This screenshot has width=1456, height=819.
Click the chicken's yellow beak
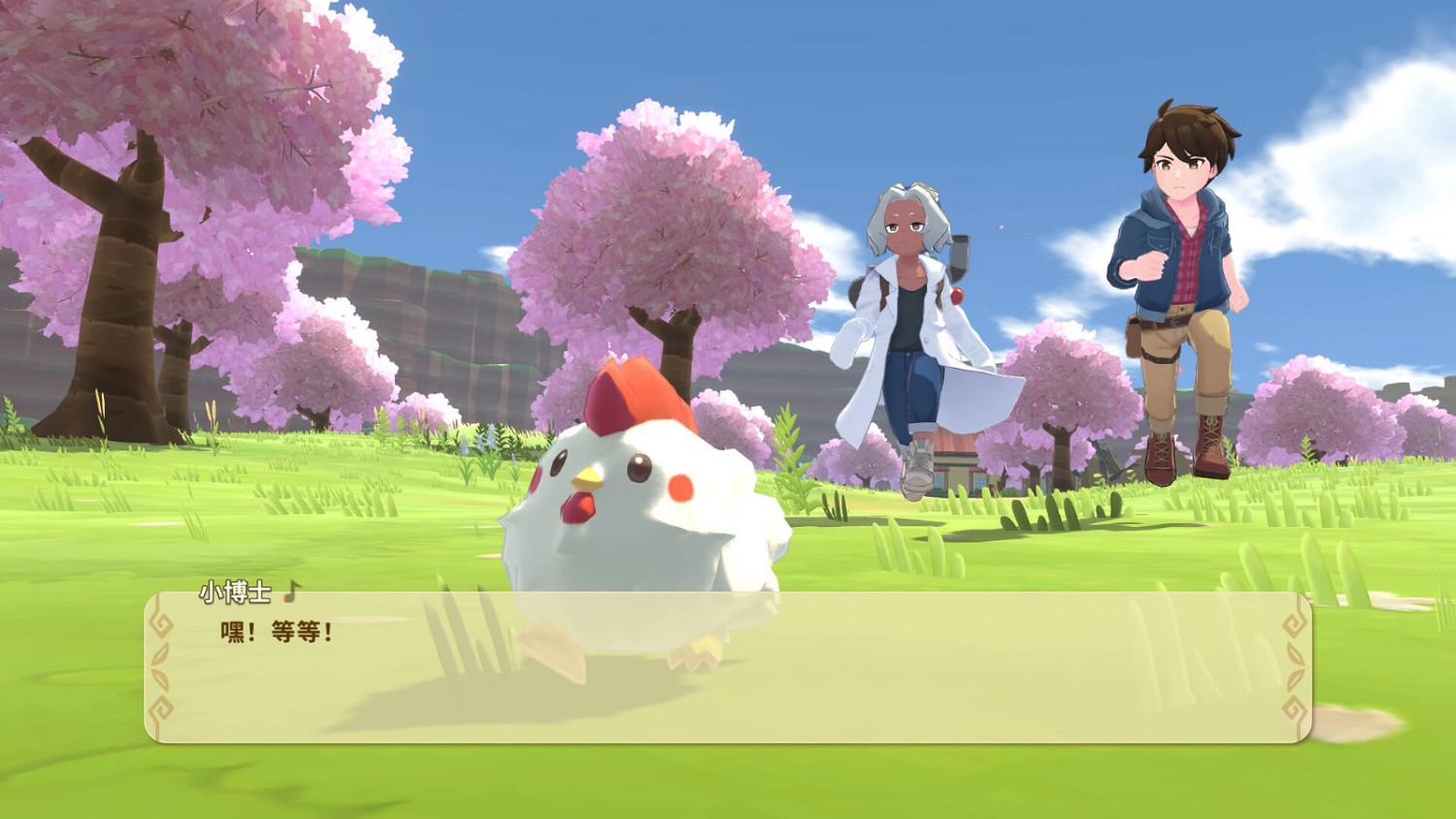(x=589, y=478)
